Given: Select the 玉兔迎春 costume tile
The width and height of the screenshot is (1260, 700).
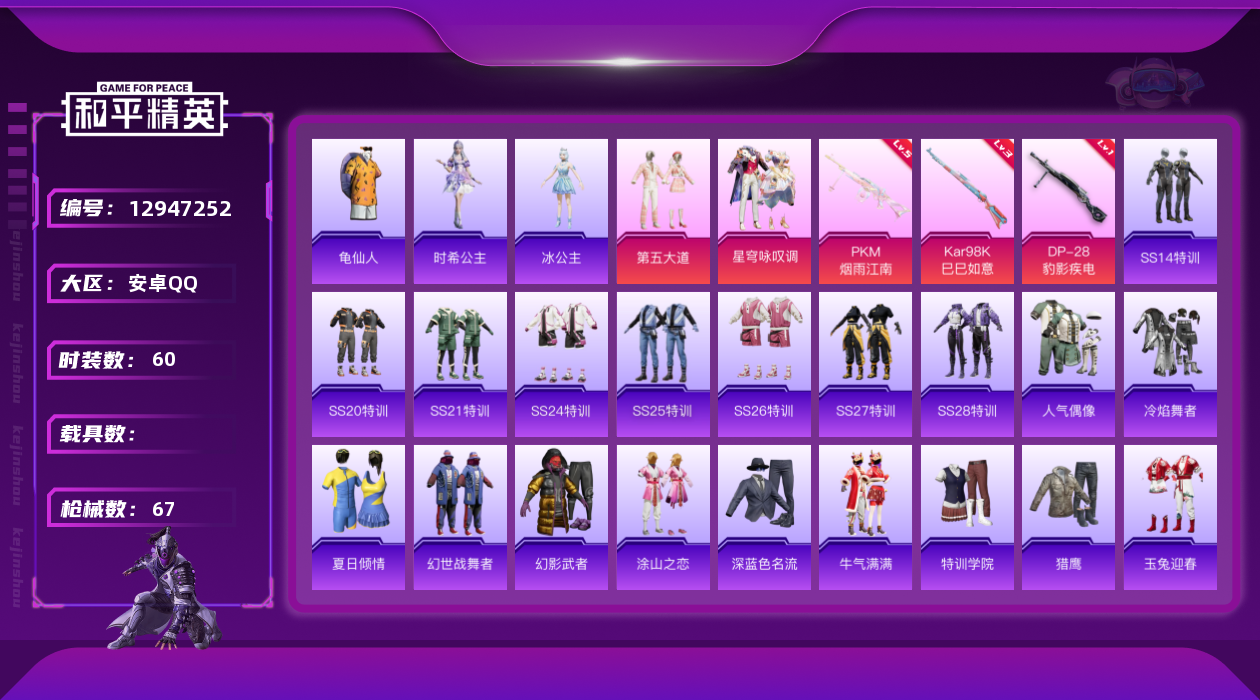Looking at the screenshot, I should pyautogui.click(x=1170, y=517).
